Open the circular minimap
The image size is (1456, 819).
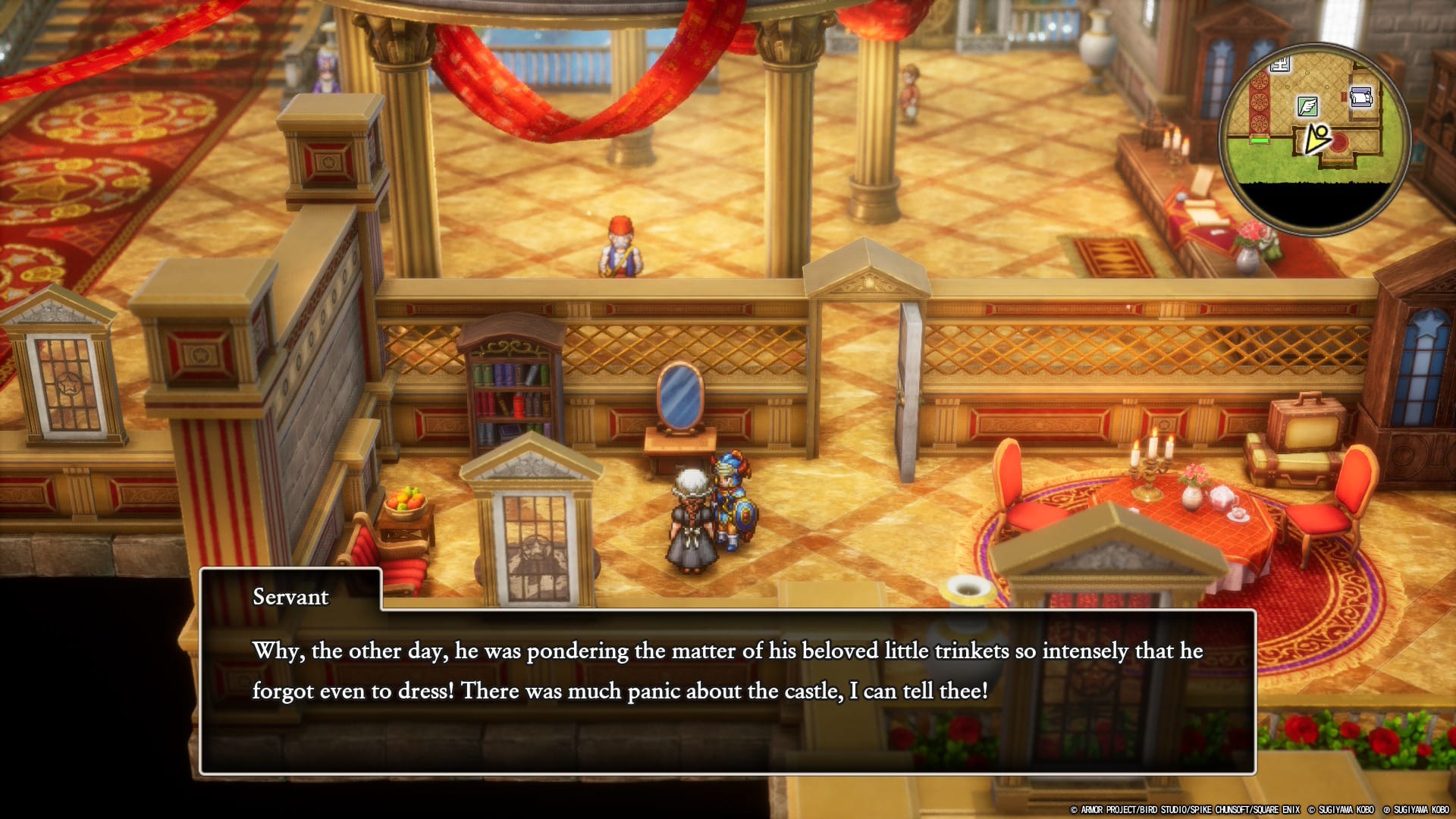point(1315,140)
